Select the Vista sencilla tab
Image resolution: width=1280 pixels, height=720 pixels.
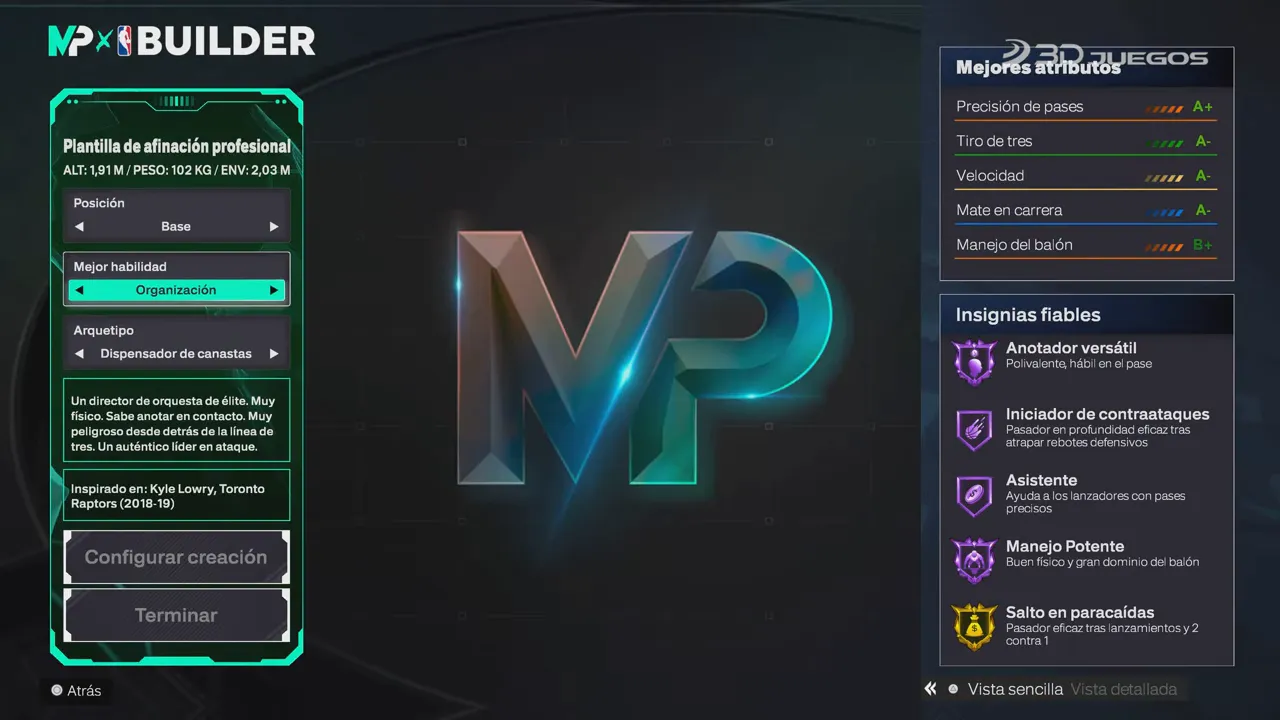click(1015, 689)
